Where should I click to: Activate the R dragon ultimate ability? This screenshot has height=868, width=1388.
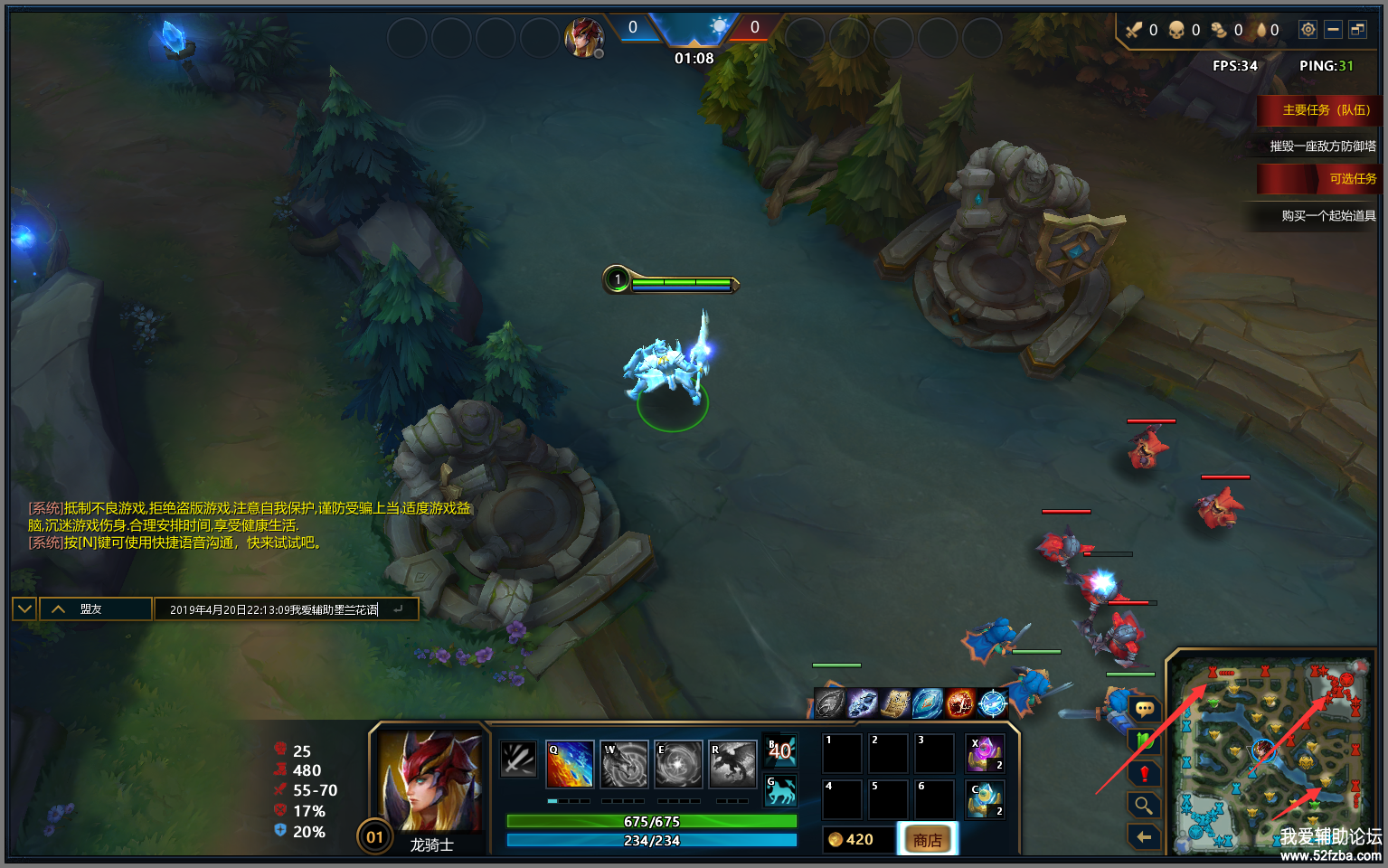point(732,765)
